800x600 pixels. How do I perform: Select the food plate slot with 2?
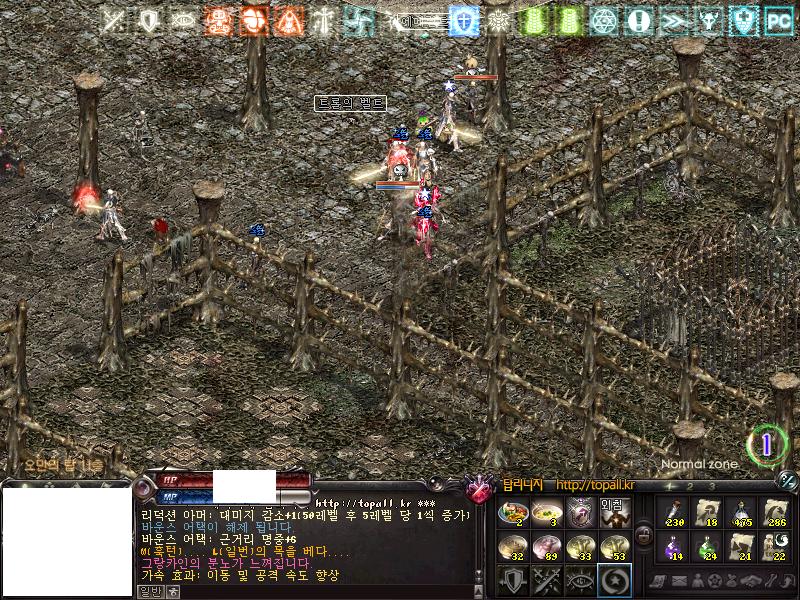click(x=513, y=515)
